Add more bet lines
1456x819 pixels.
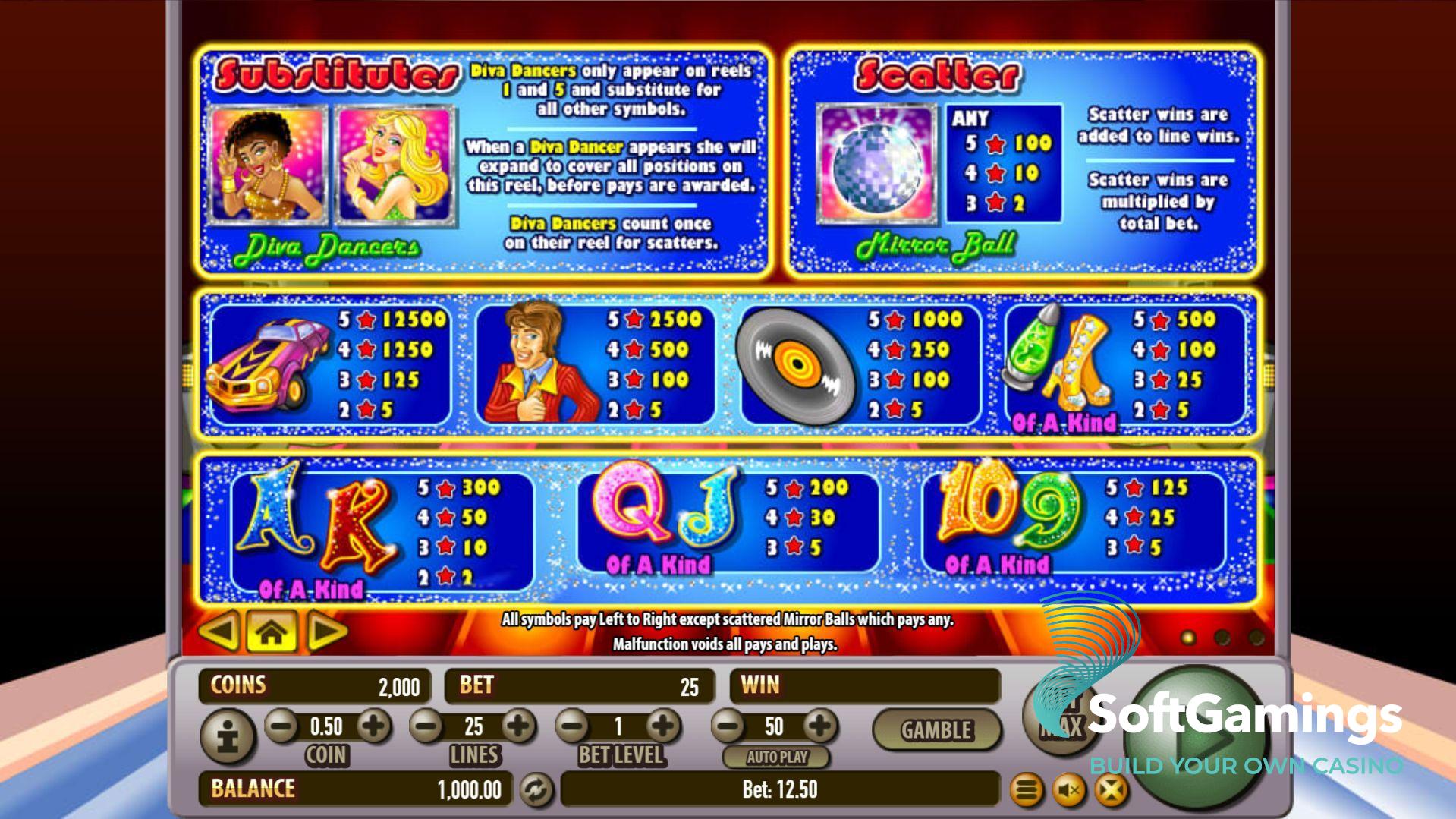pyautogui.click(x=519, y=726)
